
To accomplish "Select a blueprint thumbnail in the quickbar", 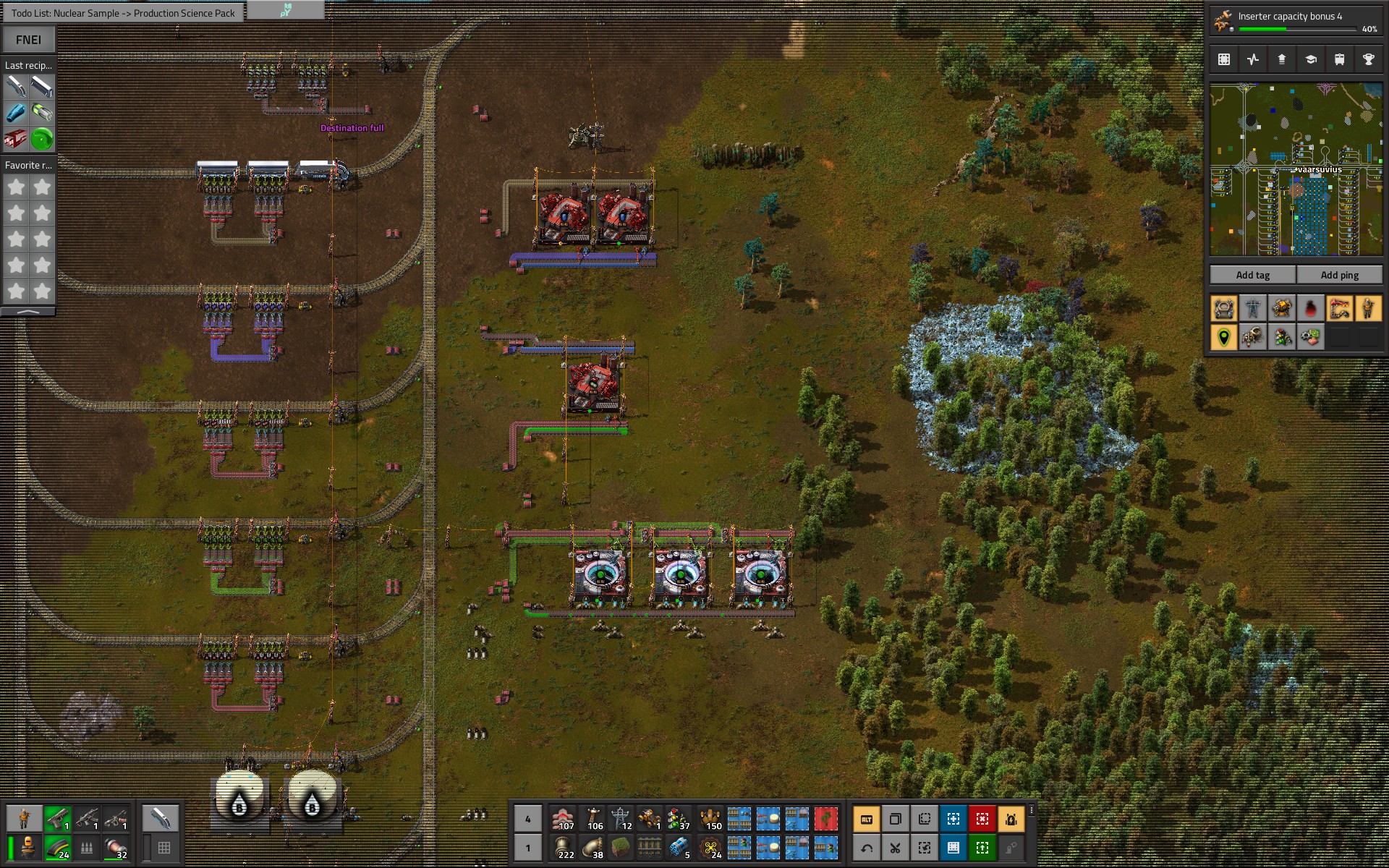I will pos(738,819).
